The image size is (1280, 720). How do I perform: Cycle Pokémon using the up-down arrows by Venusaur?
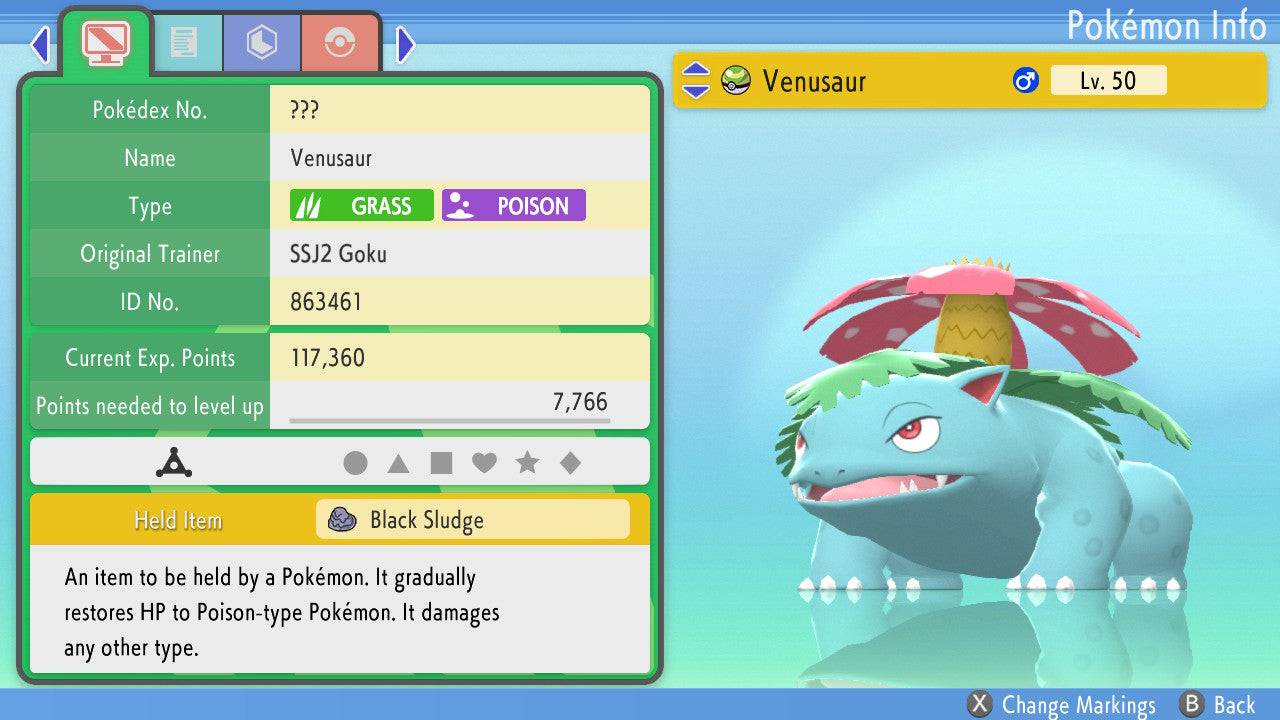[696, 81]
